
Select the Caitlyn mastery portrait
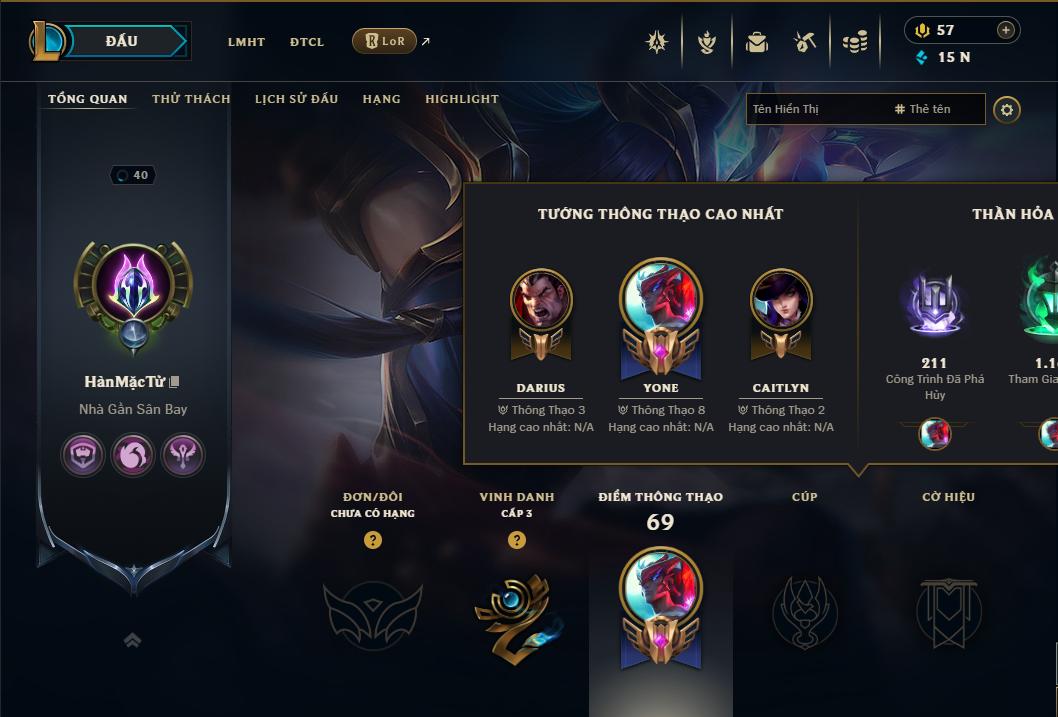coord(781,300)
